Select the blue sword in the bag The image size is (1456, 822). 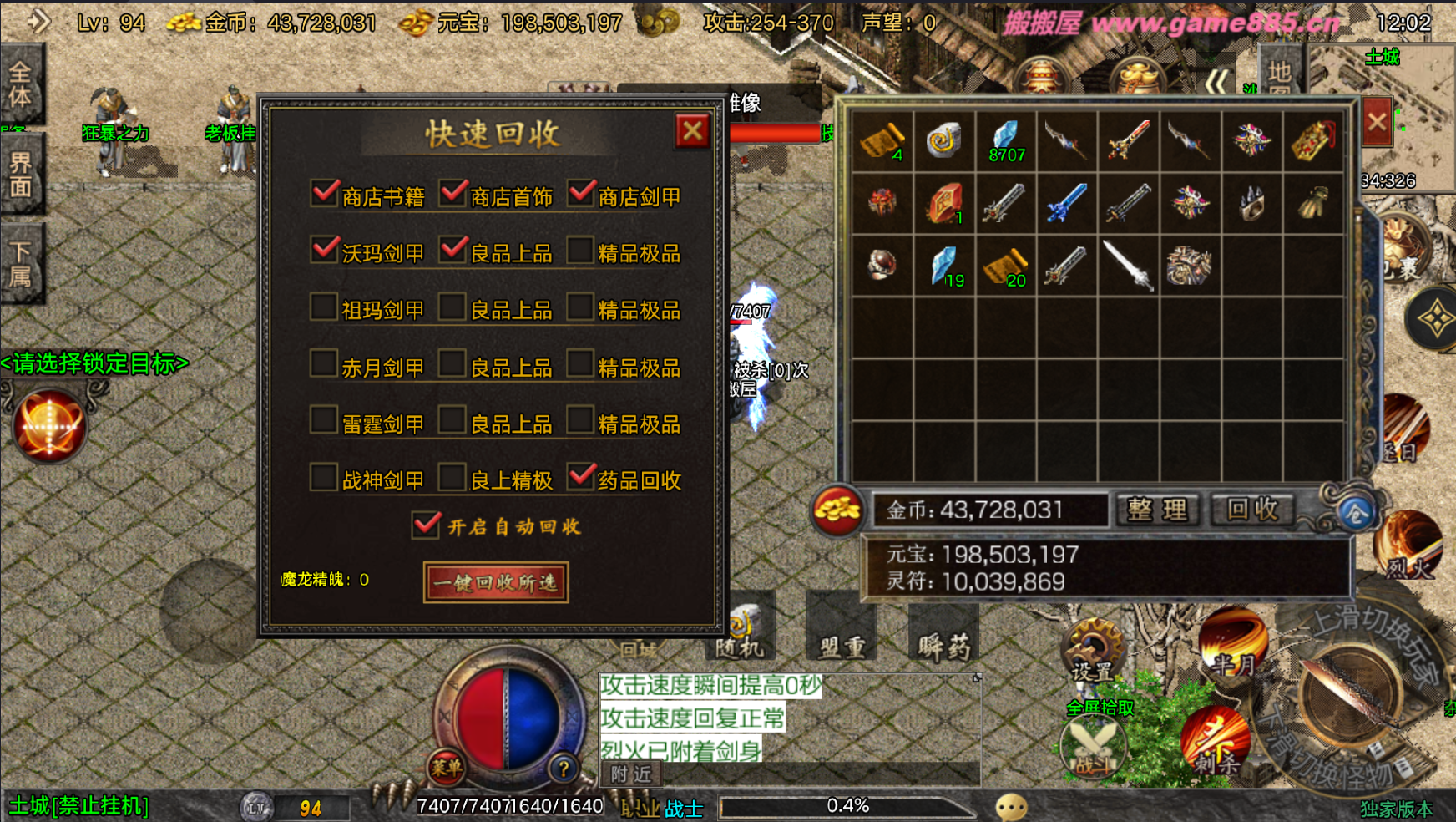tap(1066, 203)
